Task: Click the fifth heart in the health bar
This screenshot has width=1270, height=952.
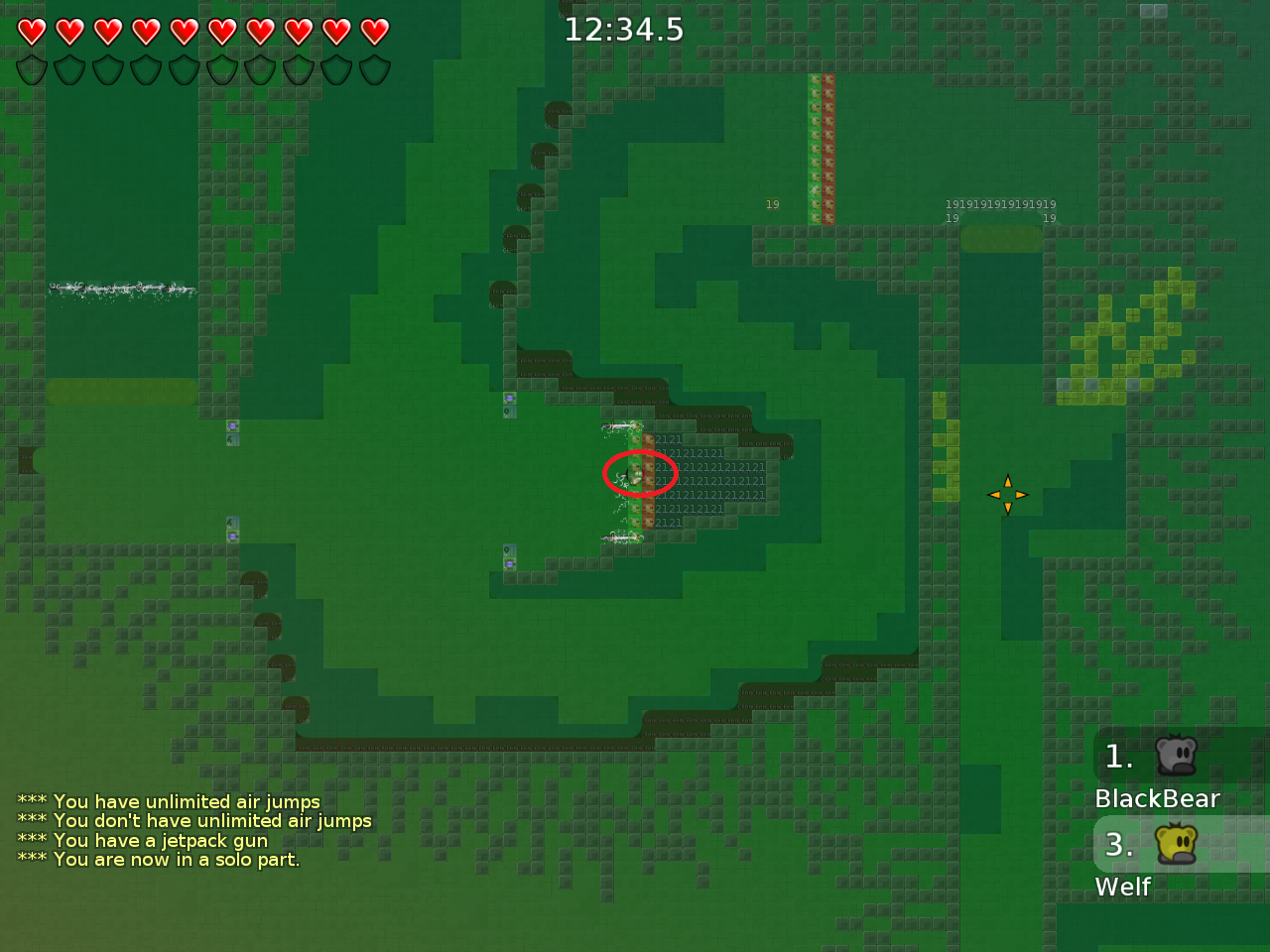Action: coord(183,31)
